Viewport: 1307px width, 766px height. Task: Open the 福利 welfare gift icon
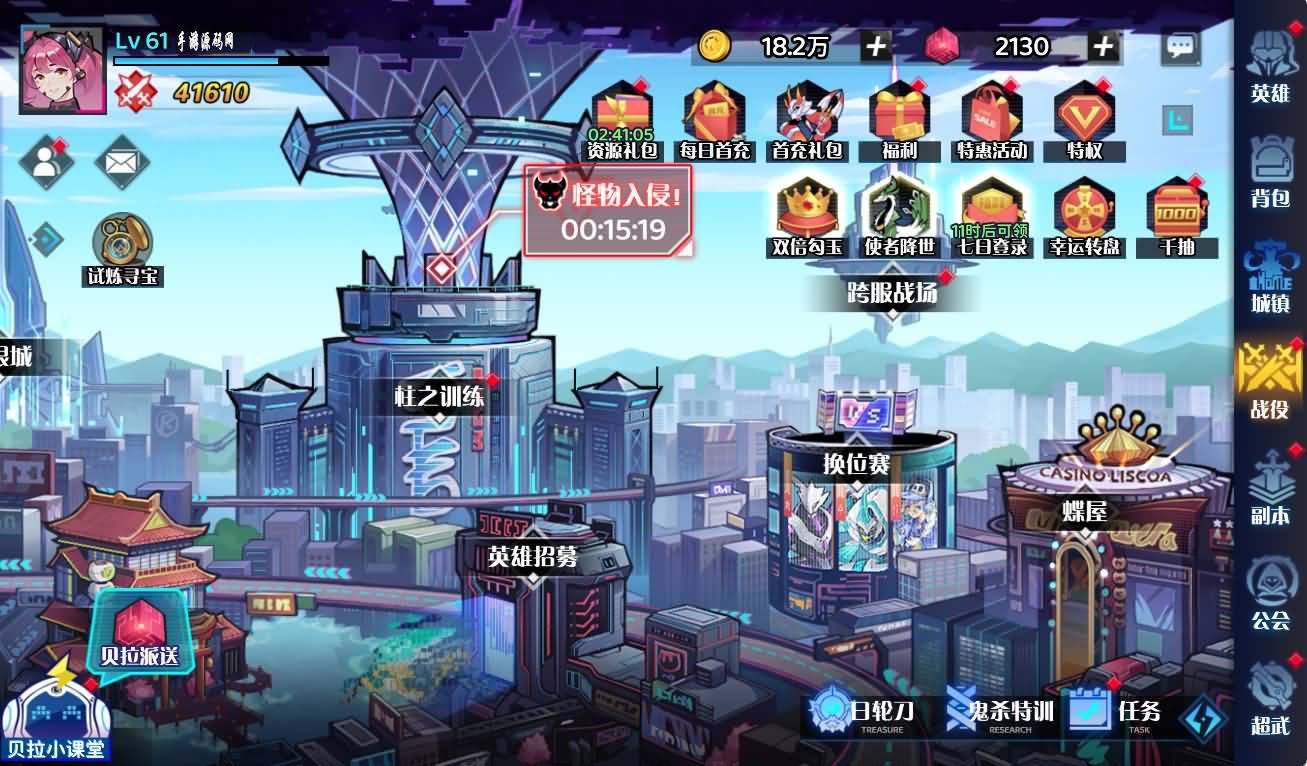pos(898,112)
